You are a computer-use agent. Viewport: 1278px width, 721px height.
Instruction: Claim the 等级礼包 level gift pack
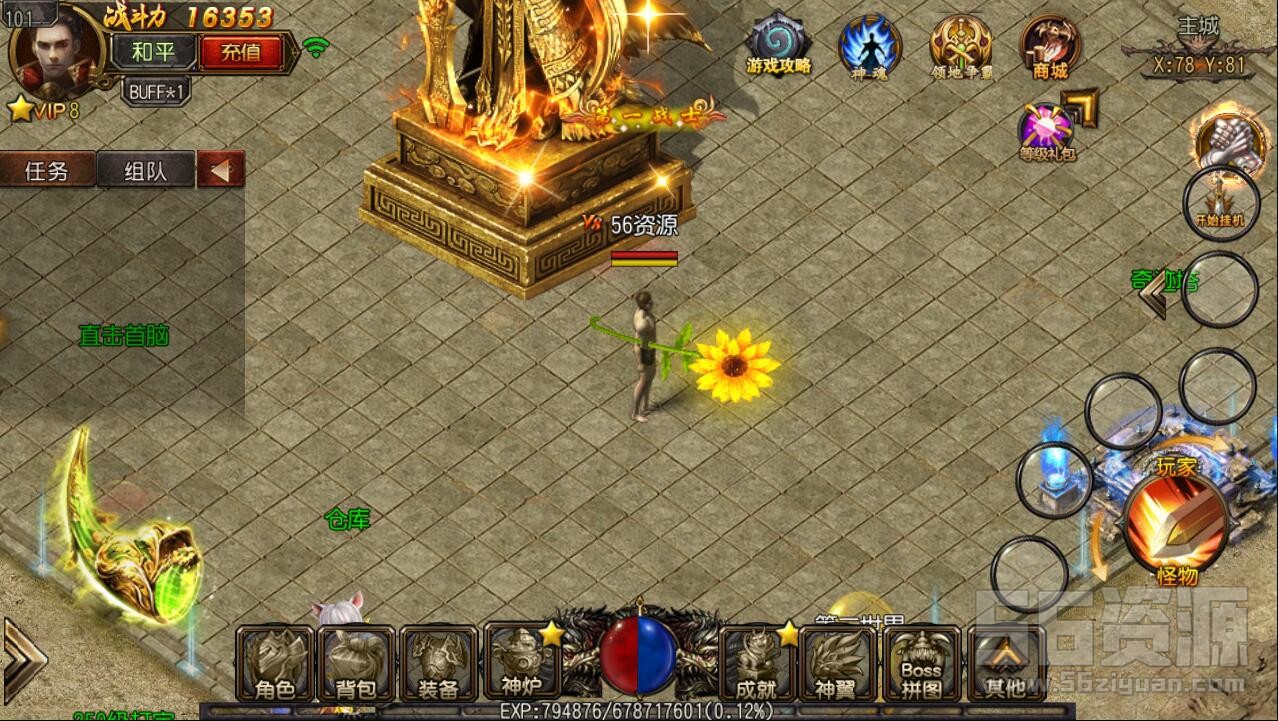point(1046,132)
